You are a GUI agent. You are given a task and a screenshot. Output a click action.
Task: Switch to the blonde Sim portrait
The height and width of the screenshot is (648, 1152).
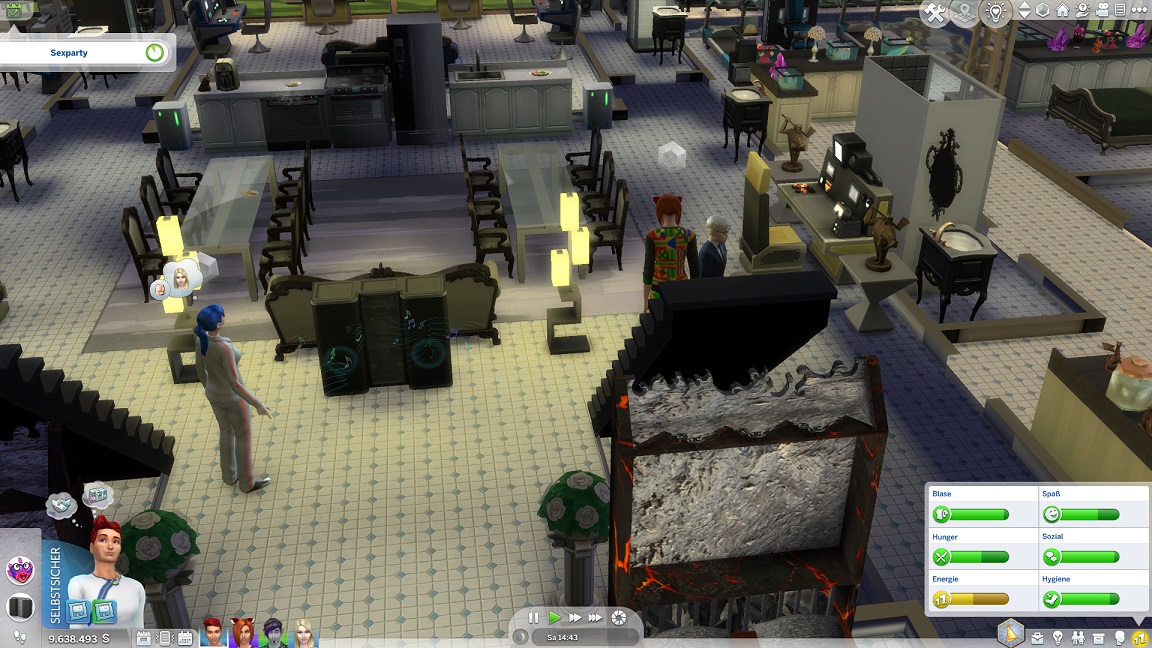303,632
